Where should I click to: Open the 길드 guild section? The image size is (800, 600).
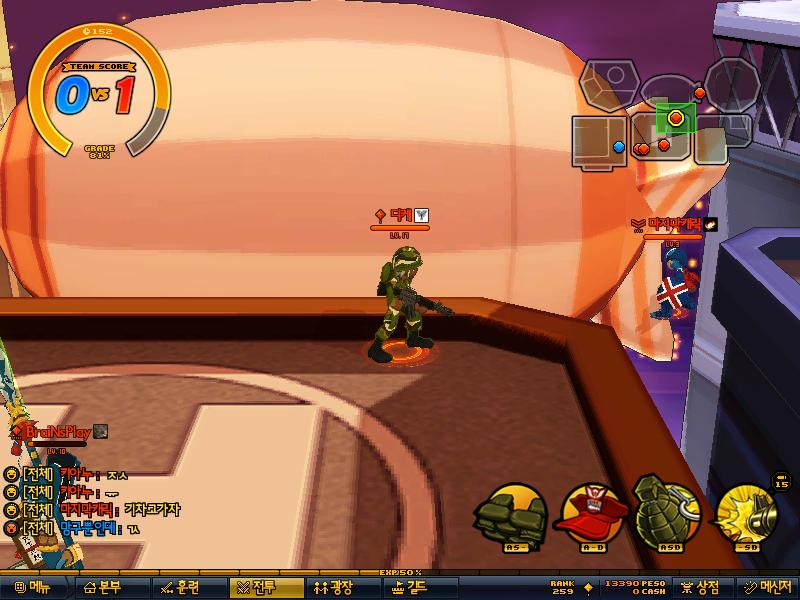(410, 588)
